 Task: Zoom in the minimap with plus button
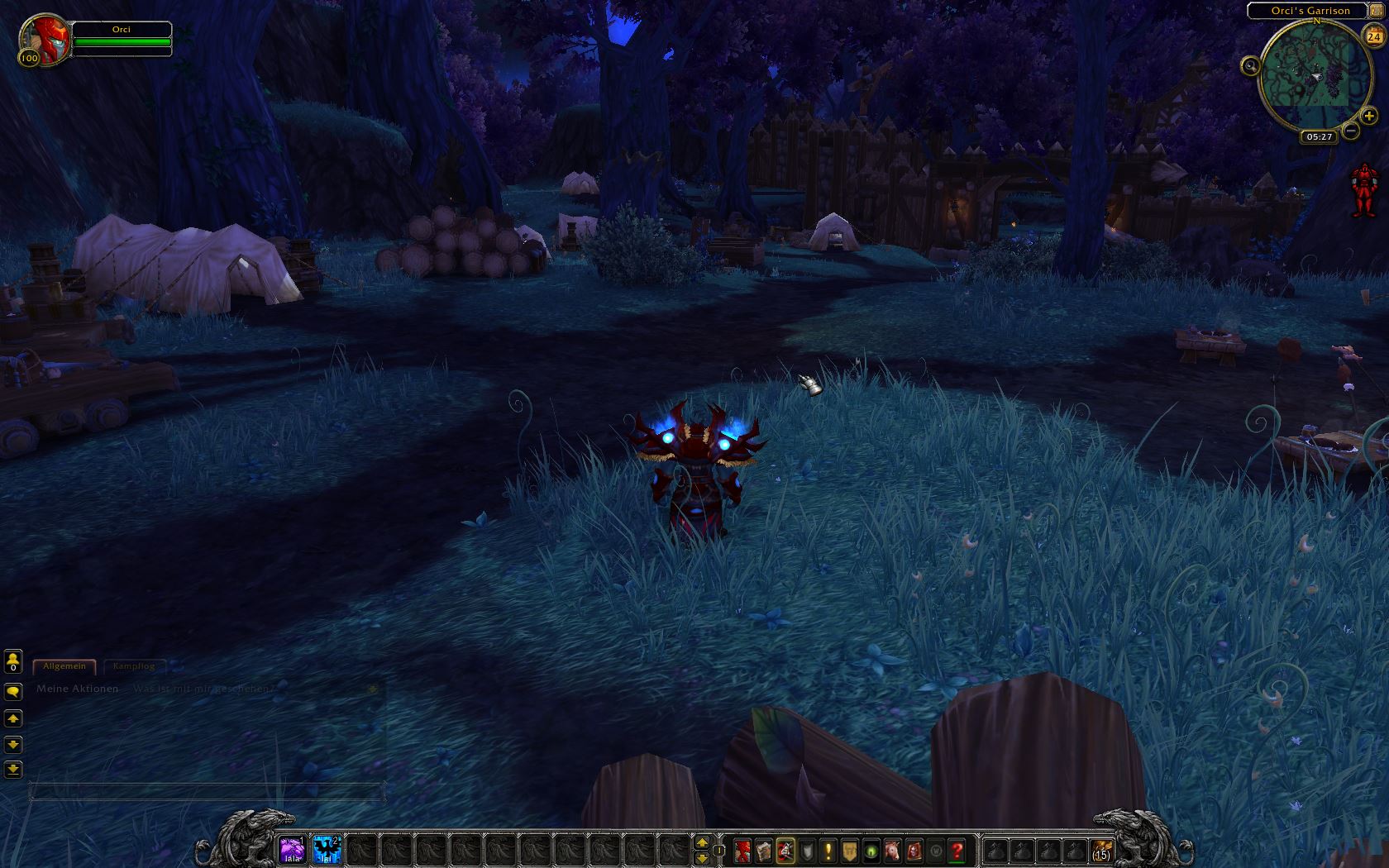1369,116
